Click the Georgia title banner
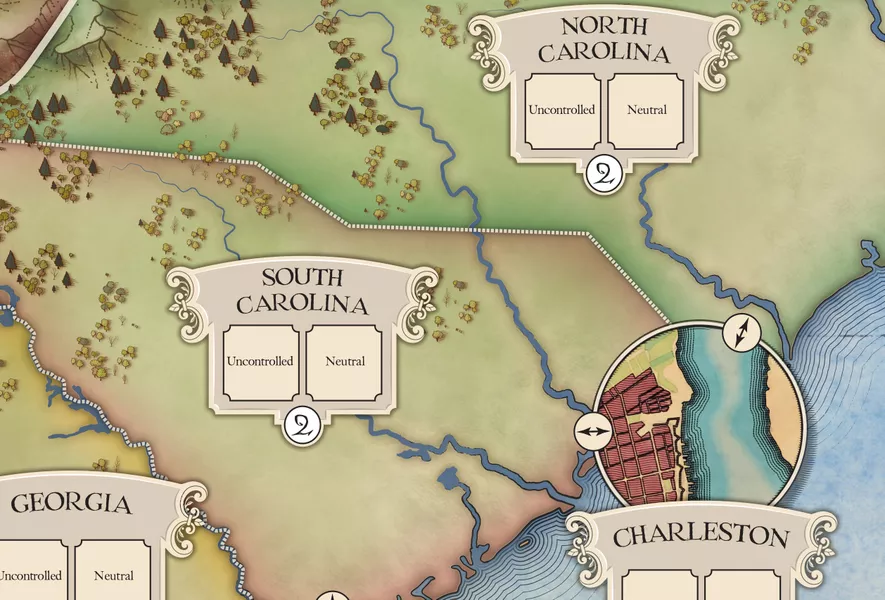 click(x=72, y=503)
